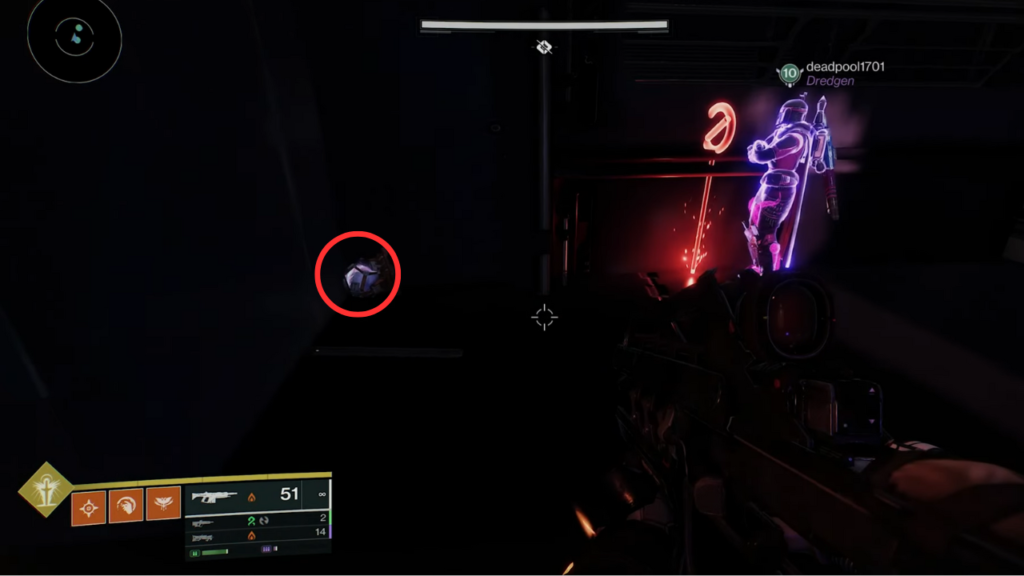
Task: Switch to the heavy weapon with 14 ammo
Action: 257,534
